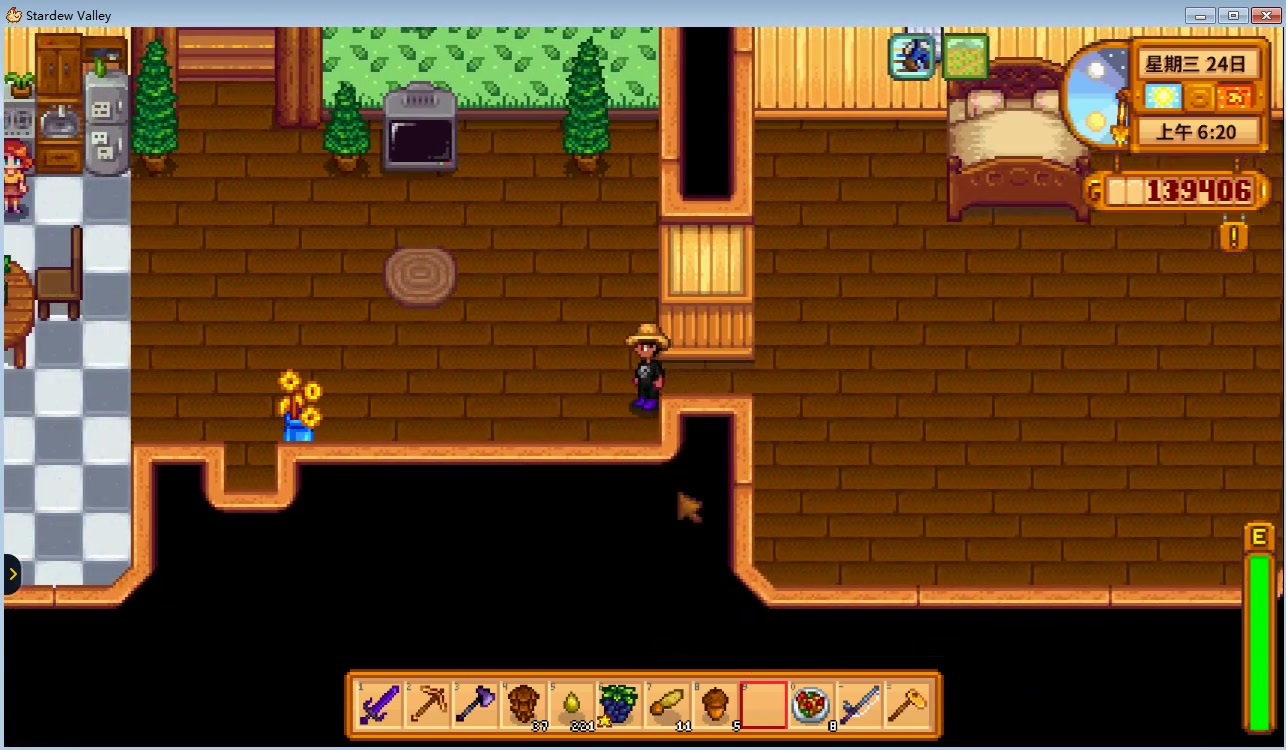Select the pine cone stack of 37
Image resolution: width=1286 pixels, height=750 pixels.
click(523, 706)
